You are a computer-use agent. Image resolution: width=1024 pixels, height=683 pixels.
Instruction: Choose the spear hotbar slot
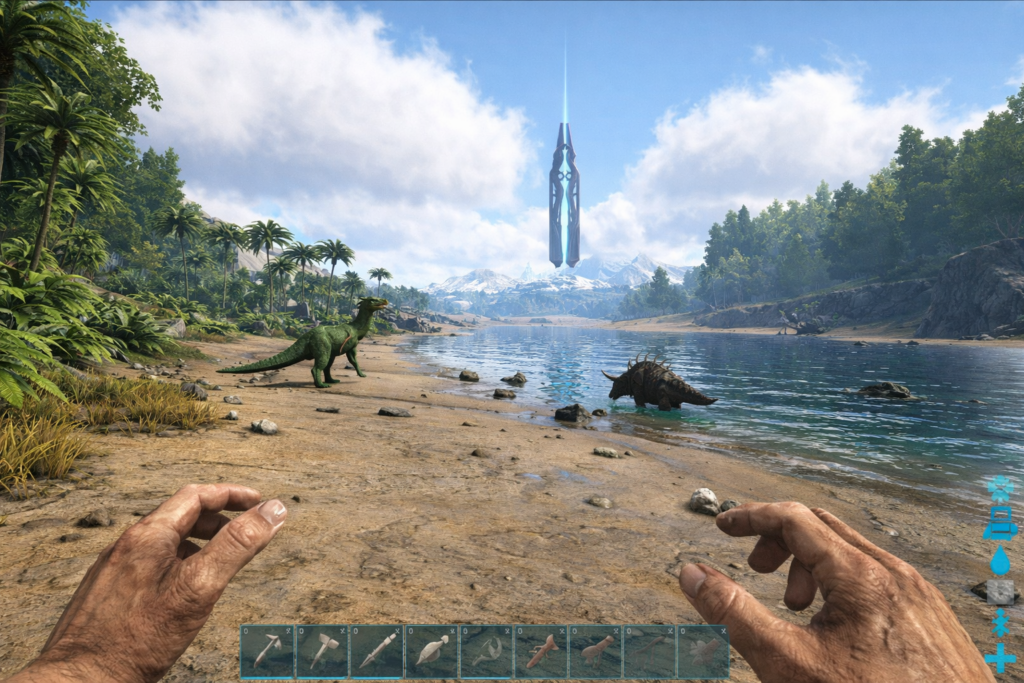(377, 652)
